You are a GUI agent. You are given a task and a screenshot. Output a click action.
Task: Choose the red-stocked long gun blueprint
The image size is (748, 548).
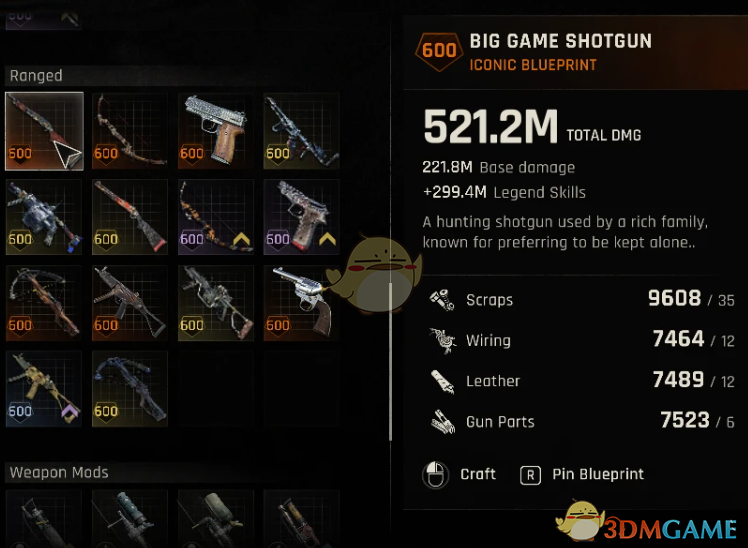[x=130, y=217]
